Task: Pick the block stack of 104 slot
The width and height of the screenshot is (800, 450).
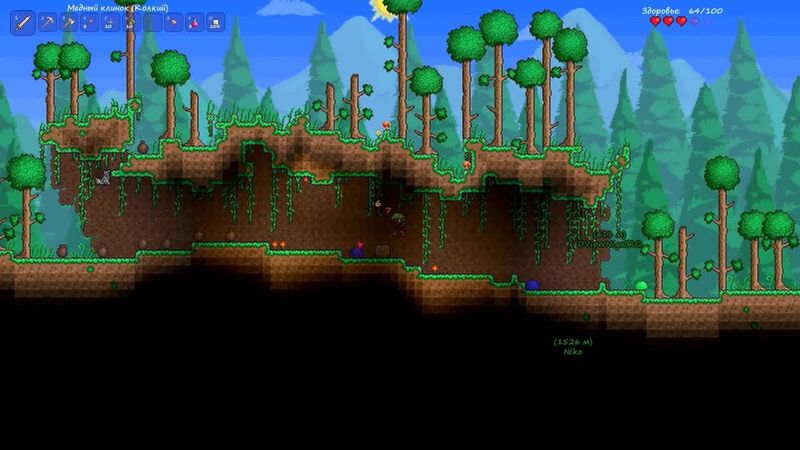Action: click(x=216, y=23)
